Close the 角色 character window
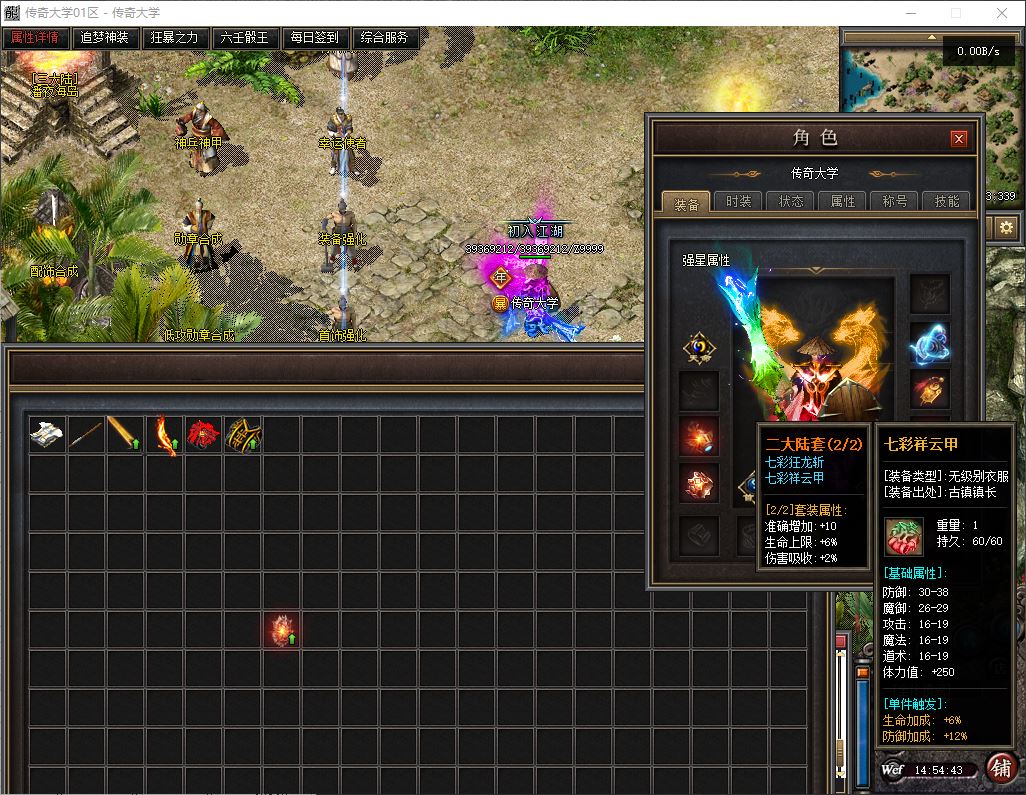Image resolution: width=1026 pixels, height=795 pixels. click(x=958, y=139)
